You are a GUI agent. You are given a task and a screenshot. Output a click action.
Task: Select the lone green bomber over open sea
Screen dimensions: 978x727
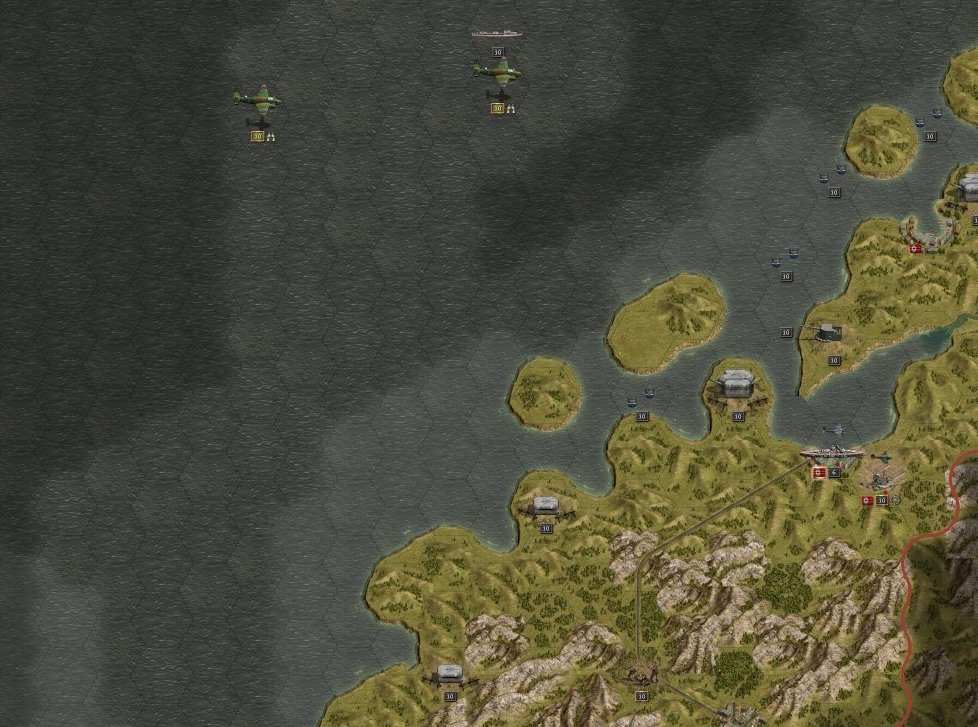coord(257,99)
